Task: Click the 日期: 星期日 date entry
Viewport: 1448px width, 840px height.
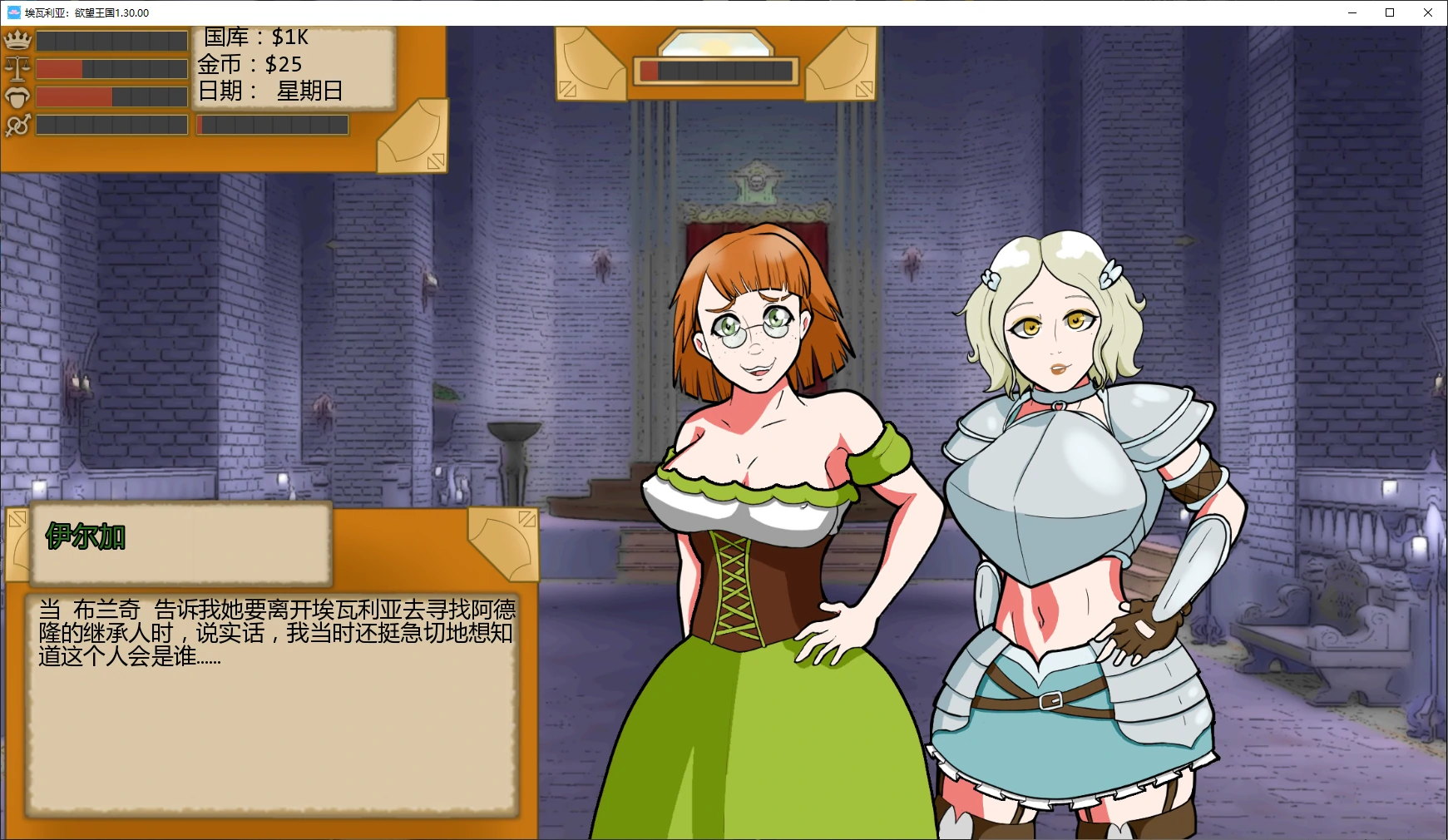Action: point(272,91)
